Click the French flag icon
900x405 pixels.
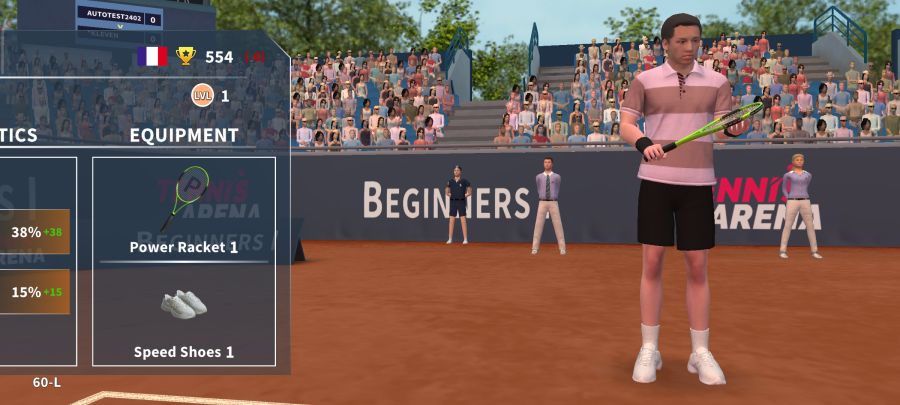(152, 56)
